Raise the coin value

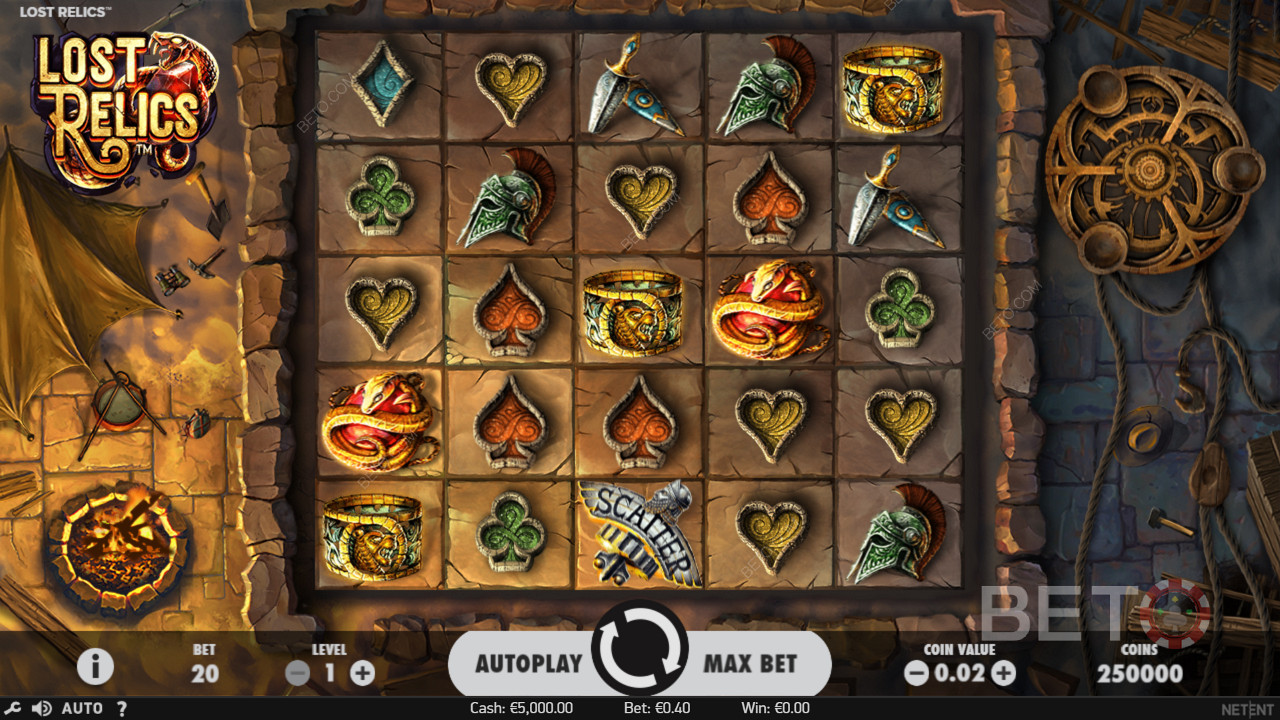click(1004, 673)
